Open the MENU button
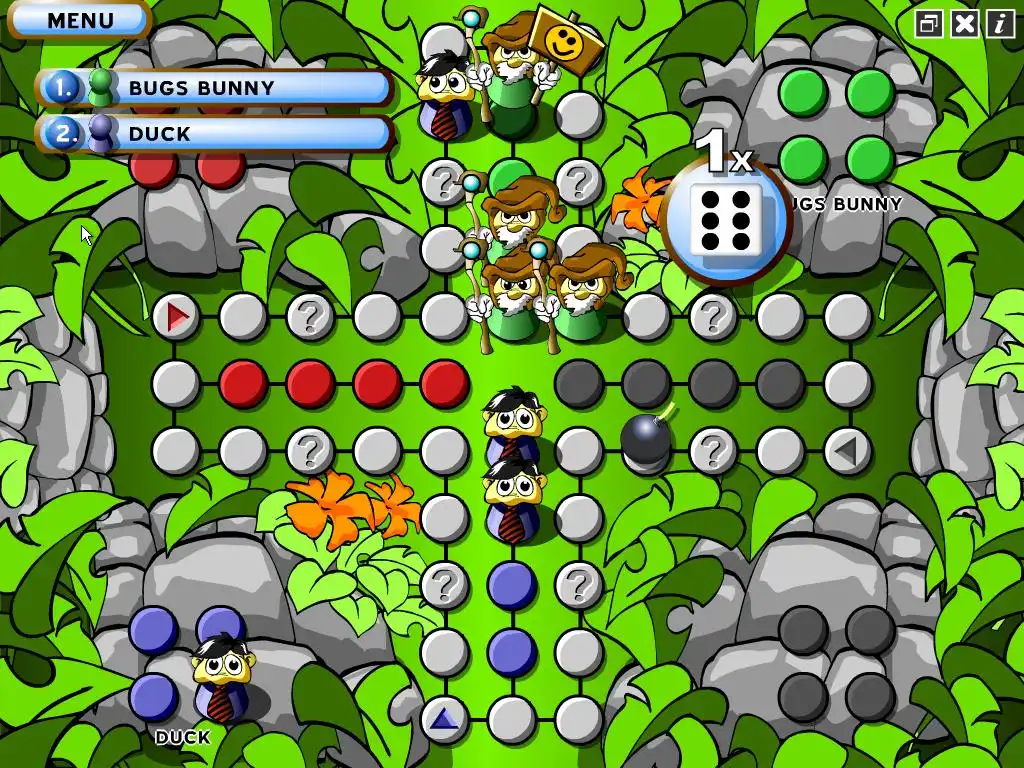 point(79,20)
